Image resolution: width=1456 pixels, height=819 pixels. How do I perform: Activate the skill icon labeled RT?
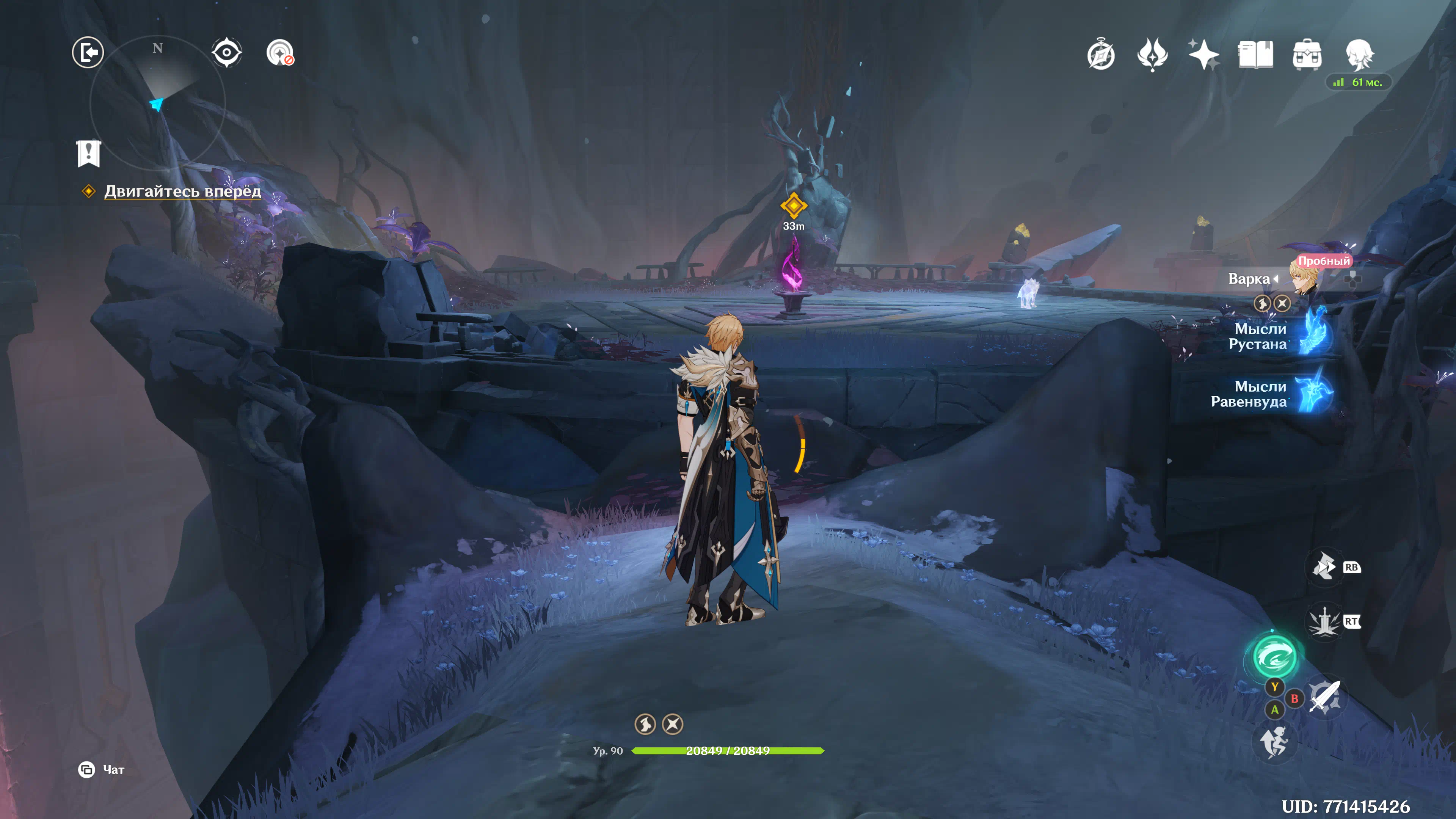click(1324, 622)
